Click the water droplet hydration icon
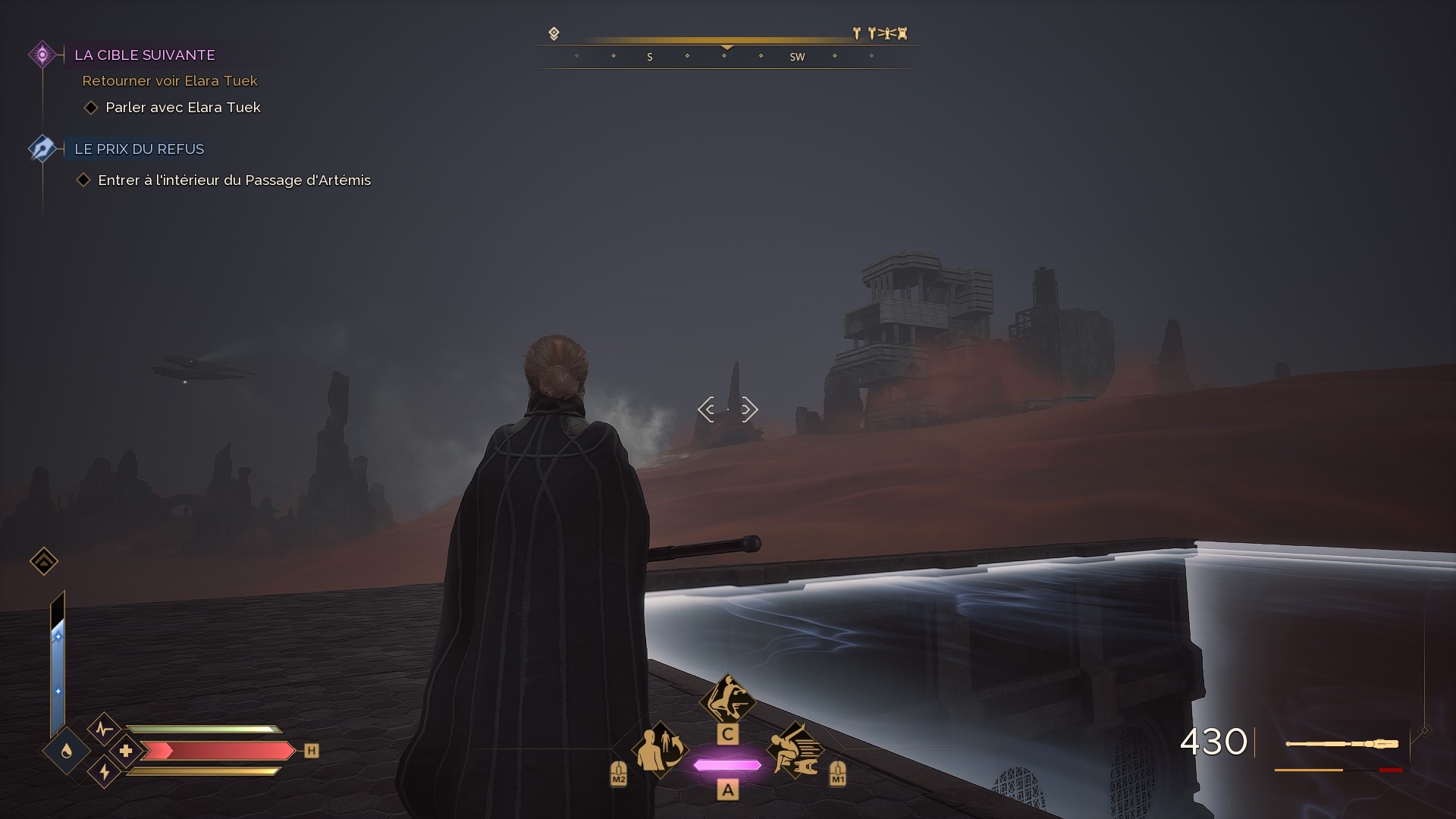Screen dimensions: 1456x819 tap(67, 751)
